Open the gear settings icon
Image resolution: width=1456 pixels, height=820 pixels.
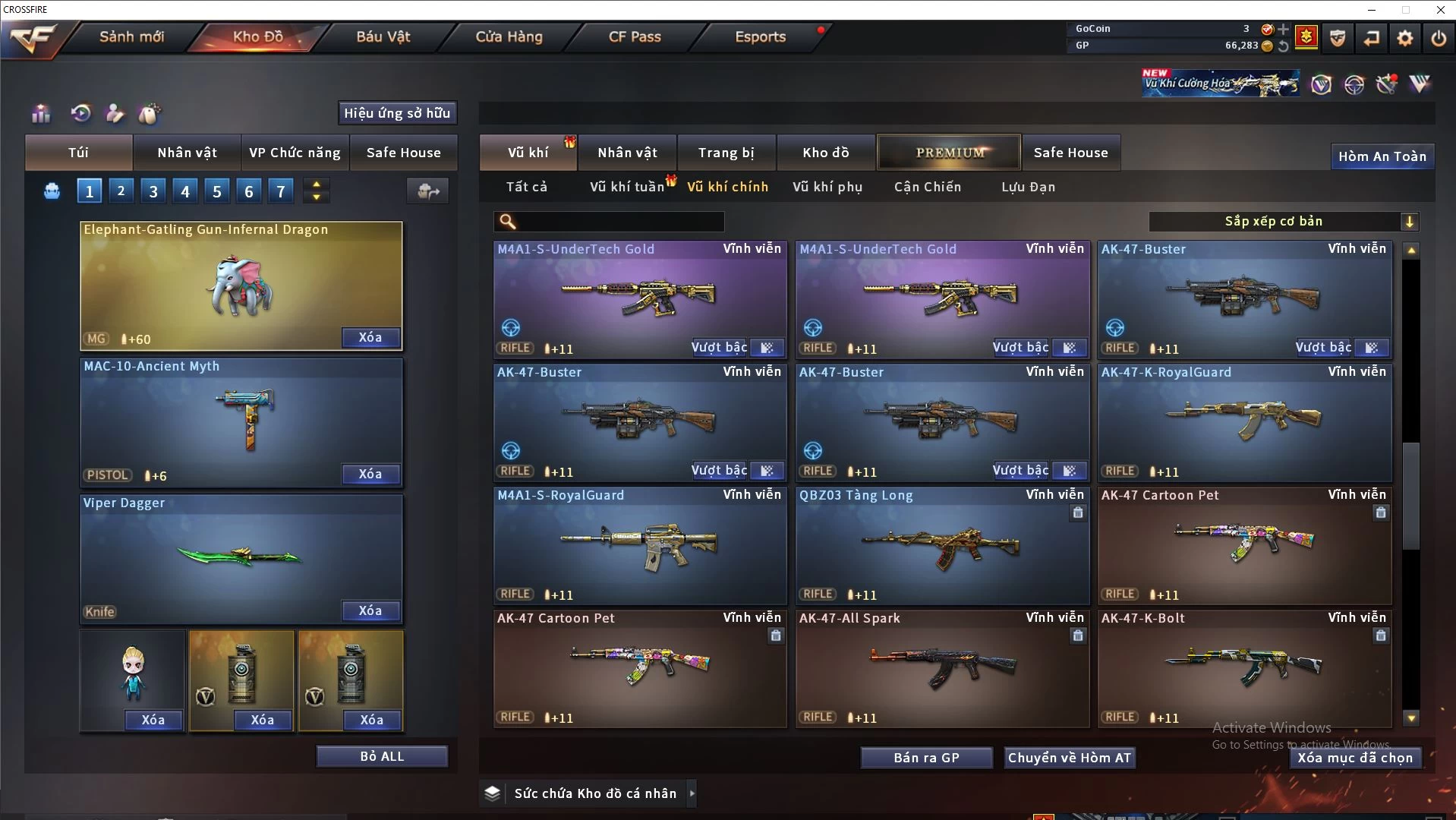click(1405, 38)
